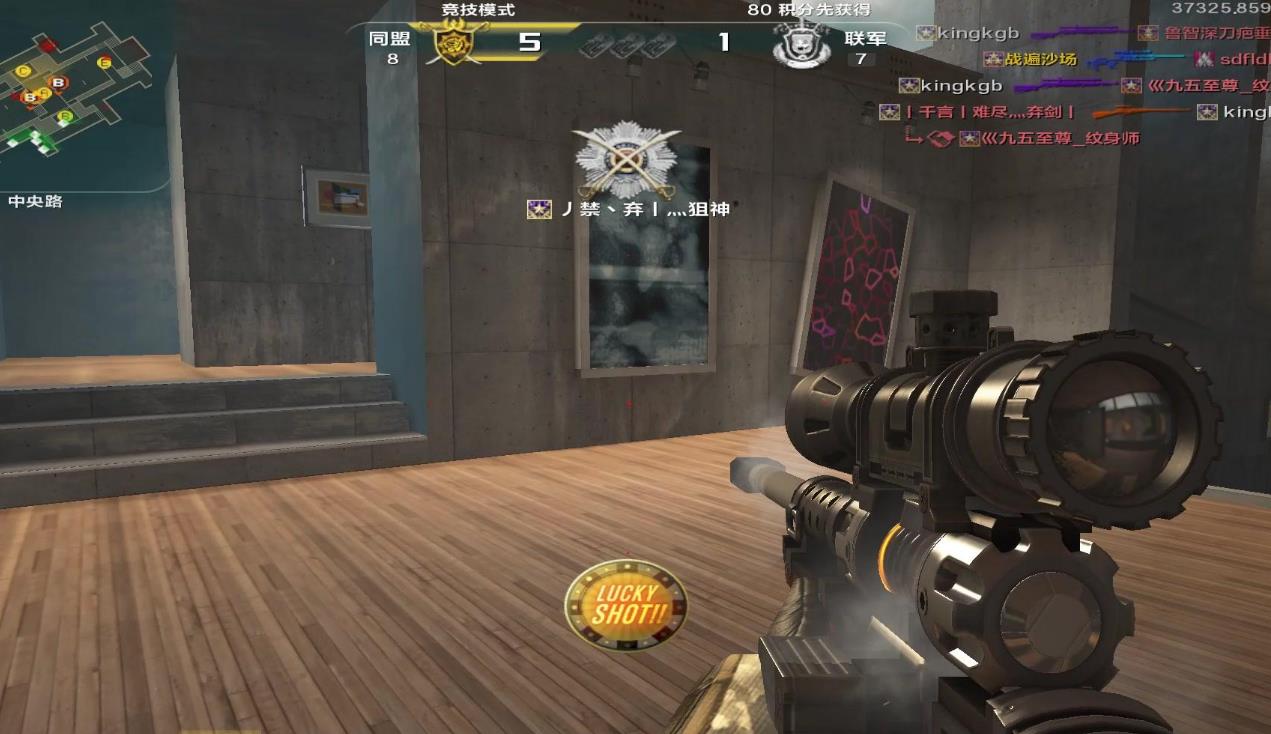Image resolution: width=1271 pixels, height=734 pixels.
Task: Click the 战遍沙场 kill feed entry
Action: pos(1040,60)
